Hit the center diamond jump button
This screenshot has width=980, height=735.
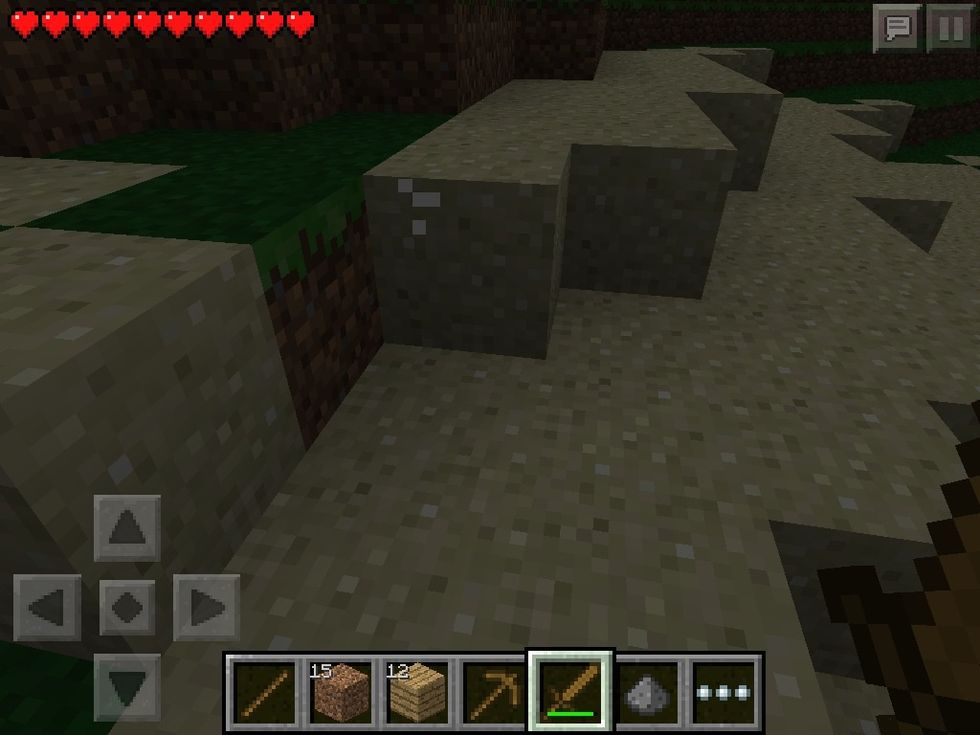pyautogui.click(x=127, y=607)
